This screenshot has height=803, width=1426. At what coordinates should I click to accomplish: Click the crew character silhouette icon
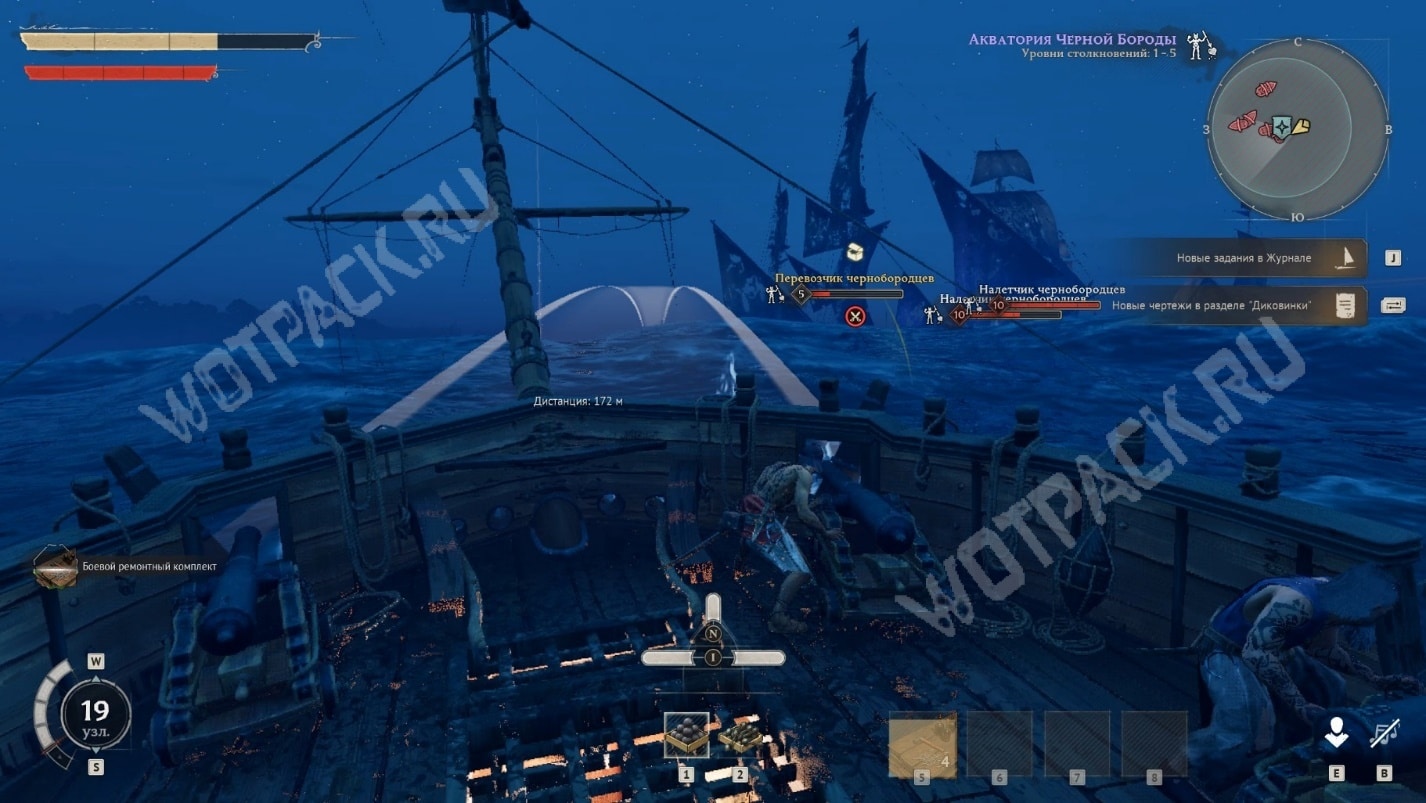pos(1337,735)
